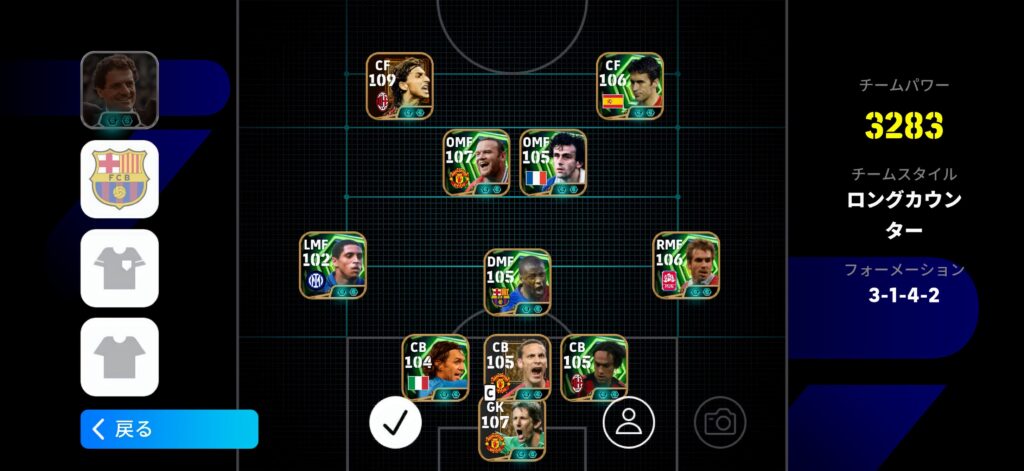Pick the CB 105 AC Milan card
The image size is (1024, 471).
click(x=594, y=368)
